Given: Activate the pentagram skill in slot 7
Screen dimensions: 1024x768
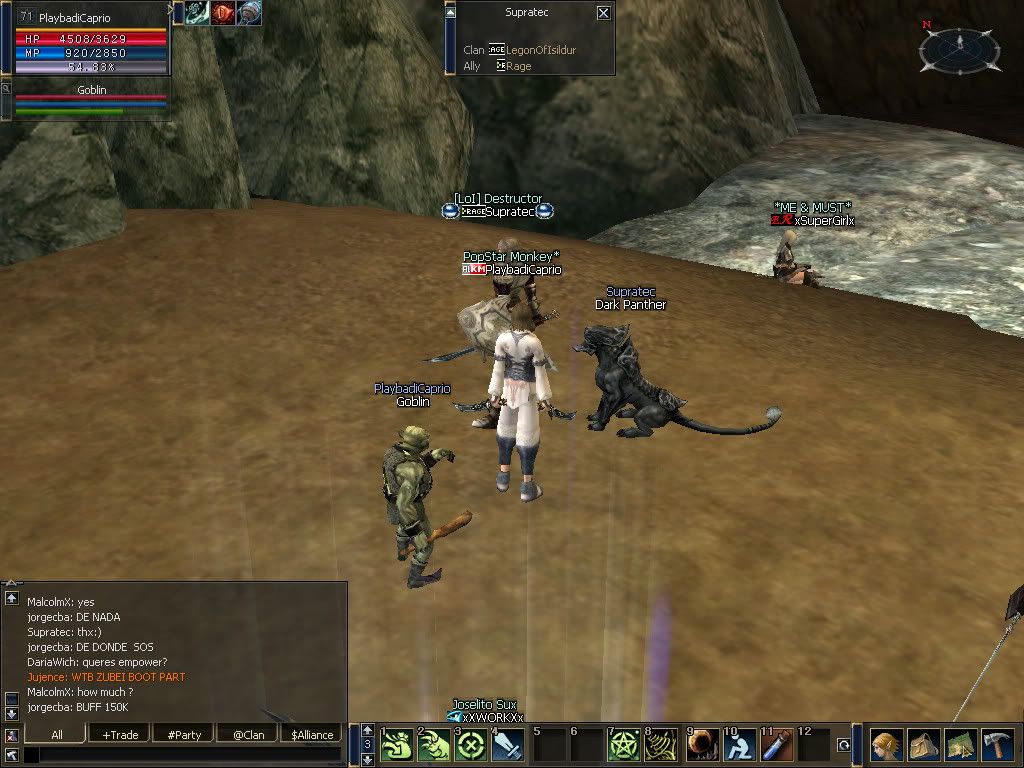Looking at the screenshot, I should tap(624, 745).
